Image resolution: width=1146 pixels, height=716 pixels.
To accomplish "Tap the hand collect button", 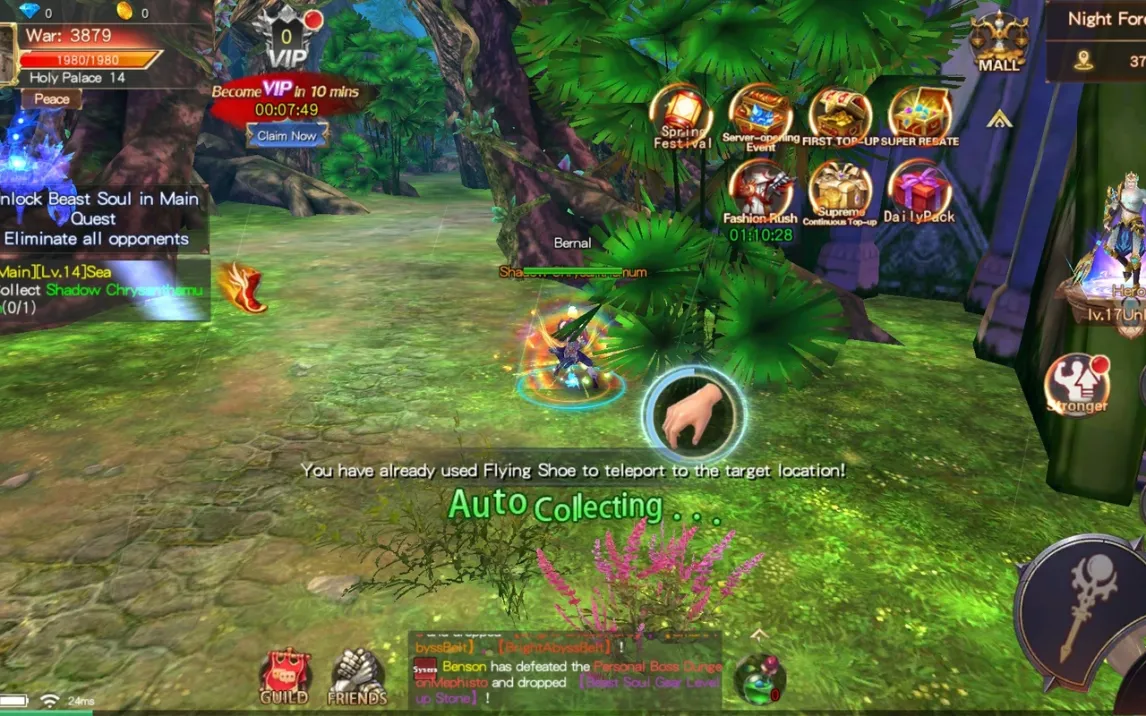I will point(693,414).
